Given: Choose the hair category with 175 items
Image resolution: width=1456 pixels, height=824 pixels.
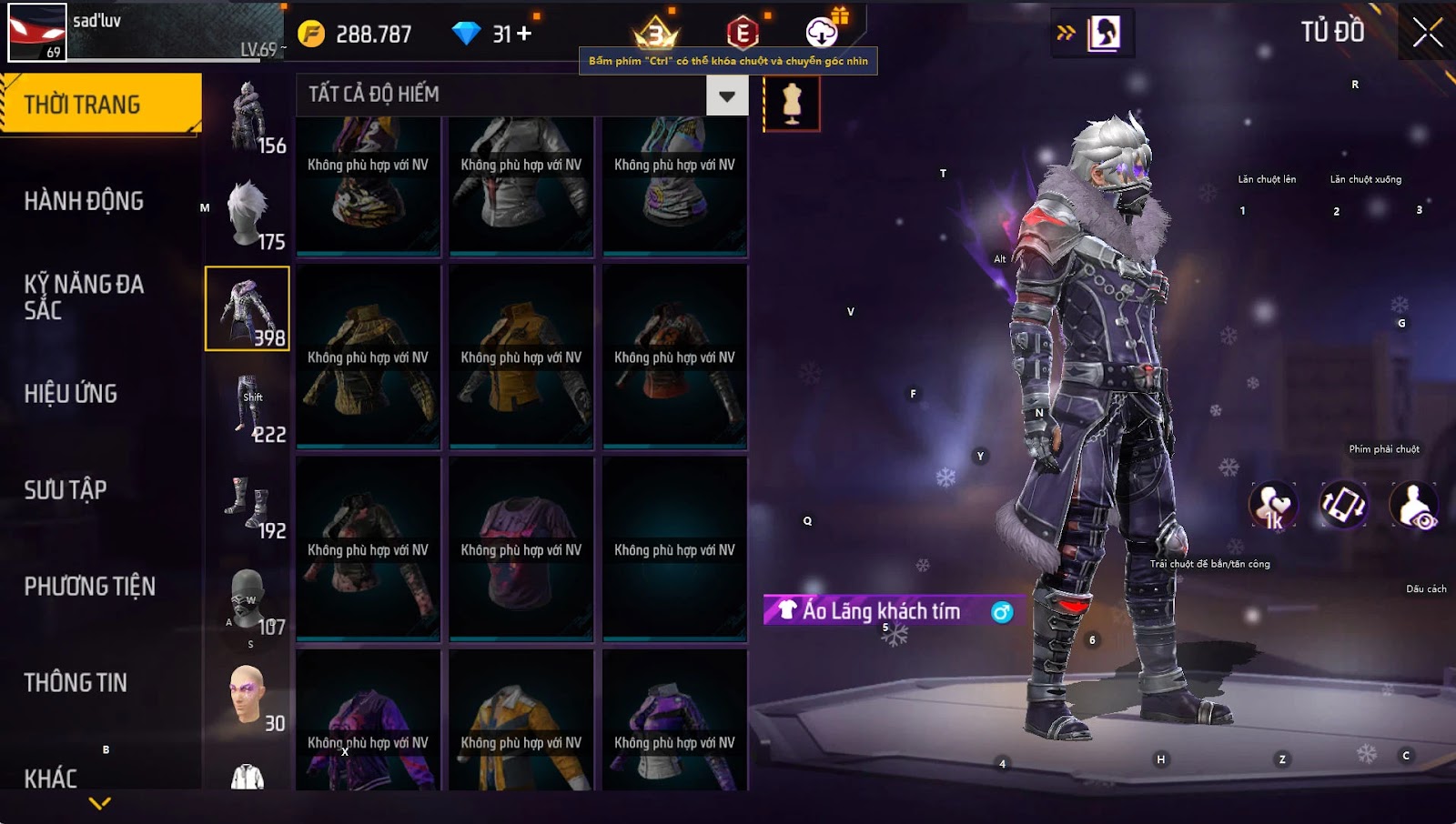Looking at the screenshot, I should [x=248, y=214].
